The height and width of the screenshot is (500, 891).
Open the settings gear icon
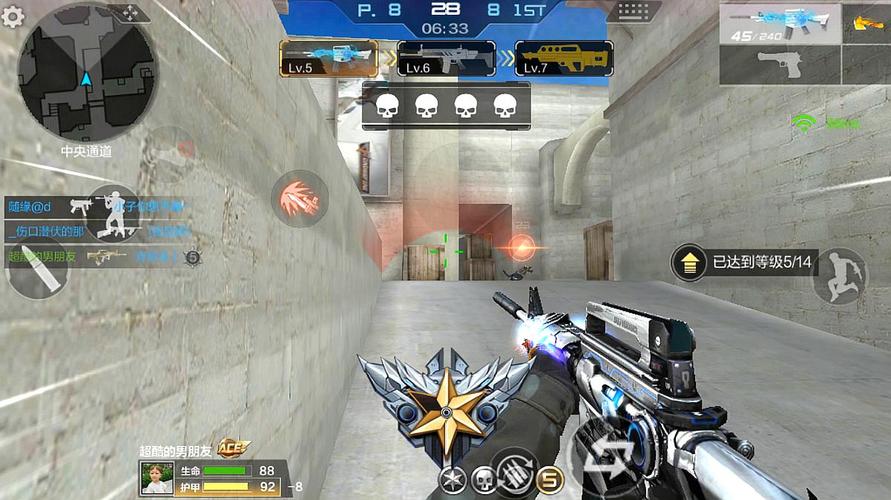coord(13,16)
